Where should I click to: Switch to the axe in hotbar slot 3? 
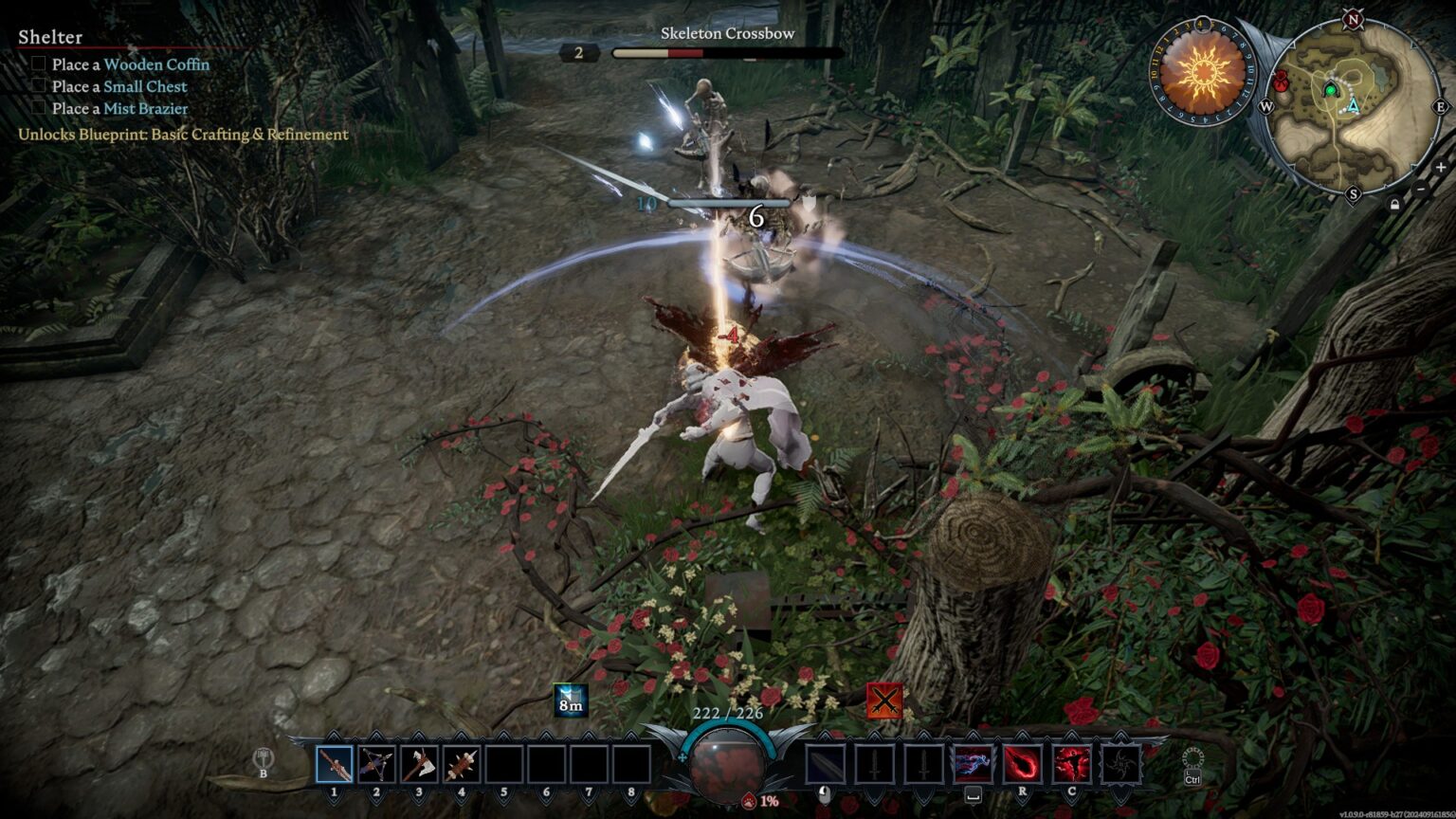[418, 764]
